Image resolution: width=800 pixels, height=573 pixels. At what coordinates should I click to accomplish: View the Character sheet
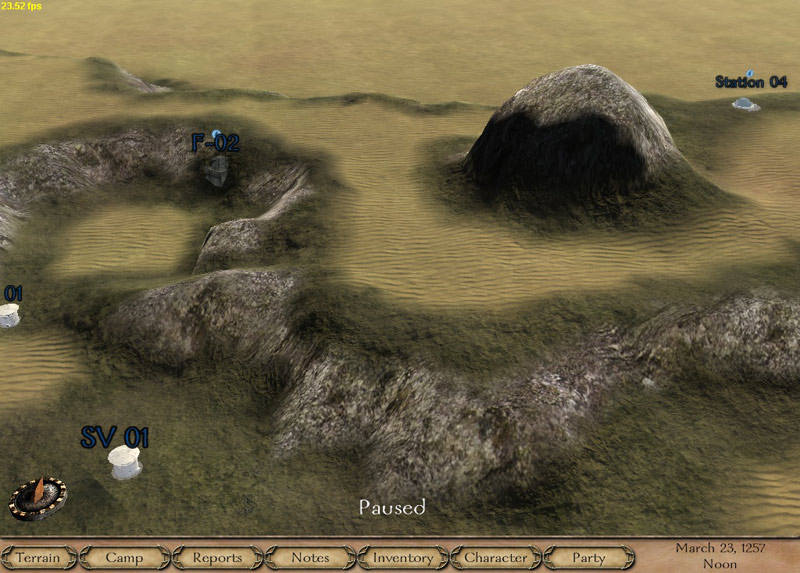tap(496, 558)
